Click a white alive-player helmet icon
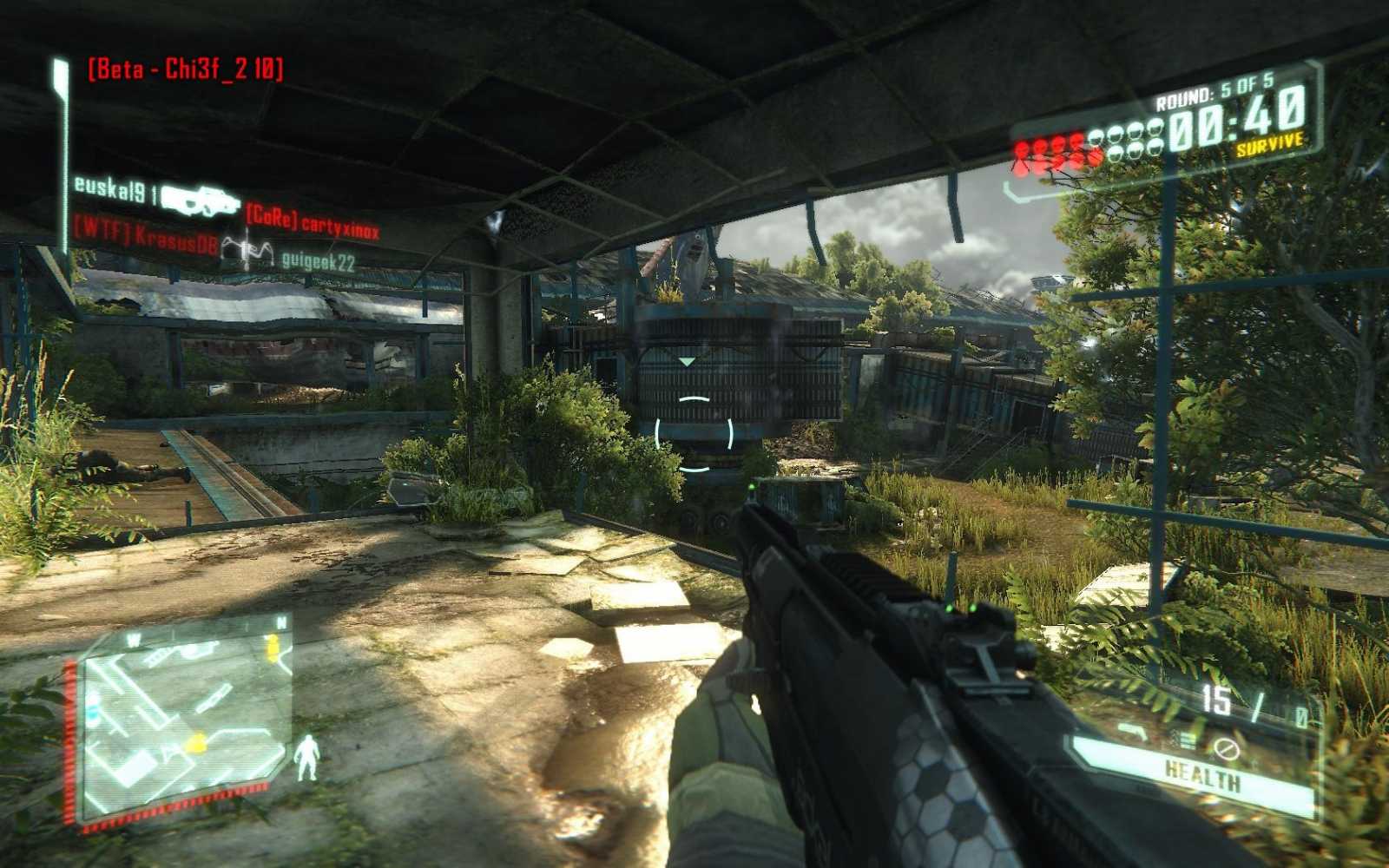This screenshot has width=1389, height=868. pyautogui.click(x=1137, y=132)
